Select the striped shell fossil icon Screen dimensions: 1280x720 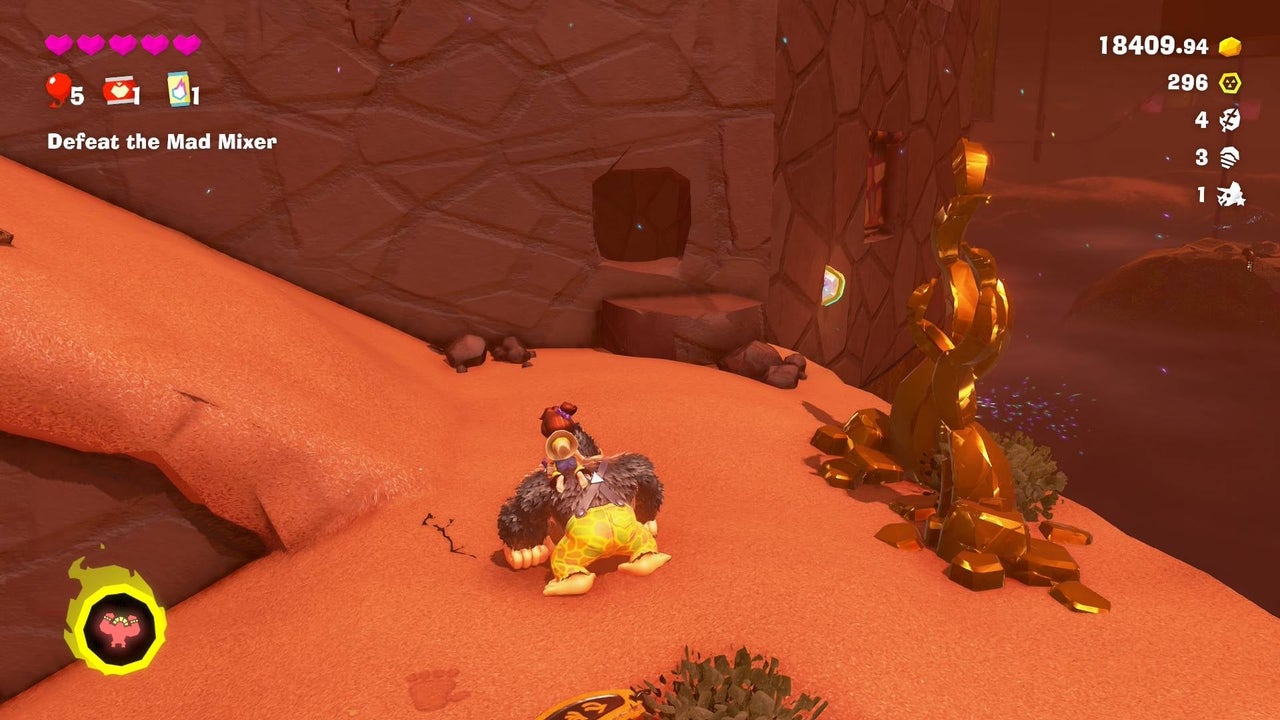(1229, 157)
